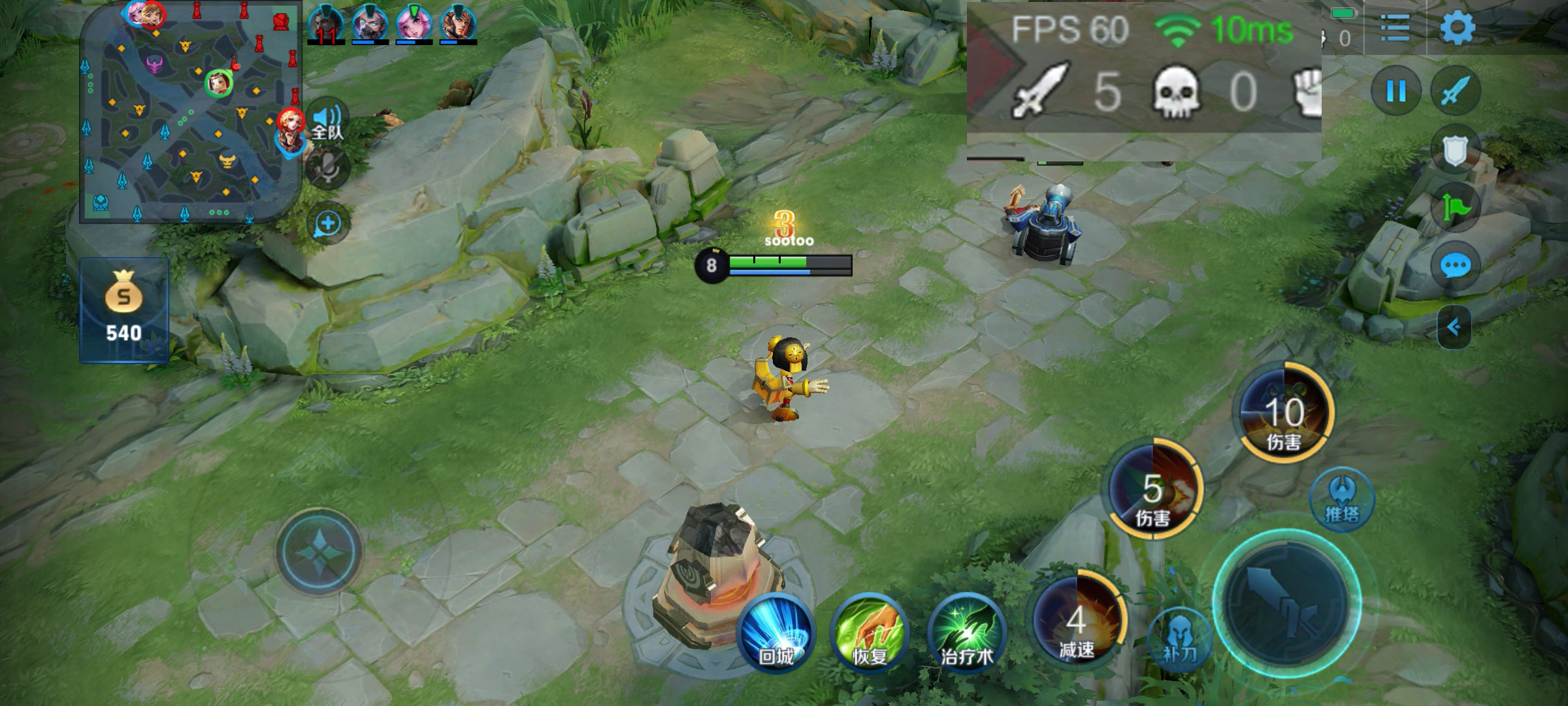The height and width of the screenshot is (706, 1568).
Task: Activate the 伤害 skill on 5-second cooldown
Action: [x=1153, y=490]
